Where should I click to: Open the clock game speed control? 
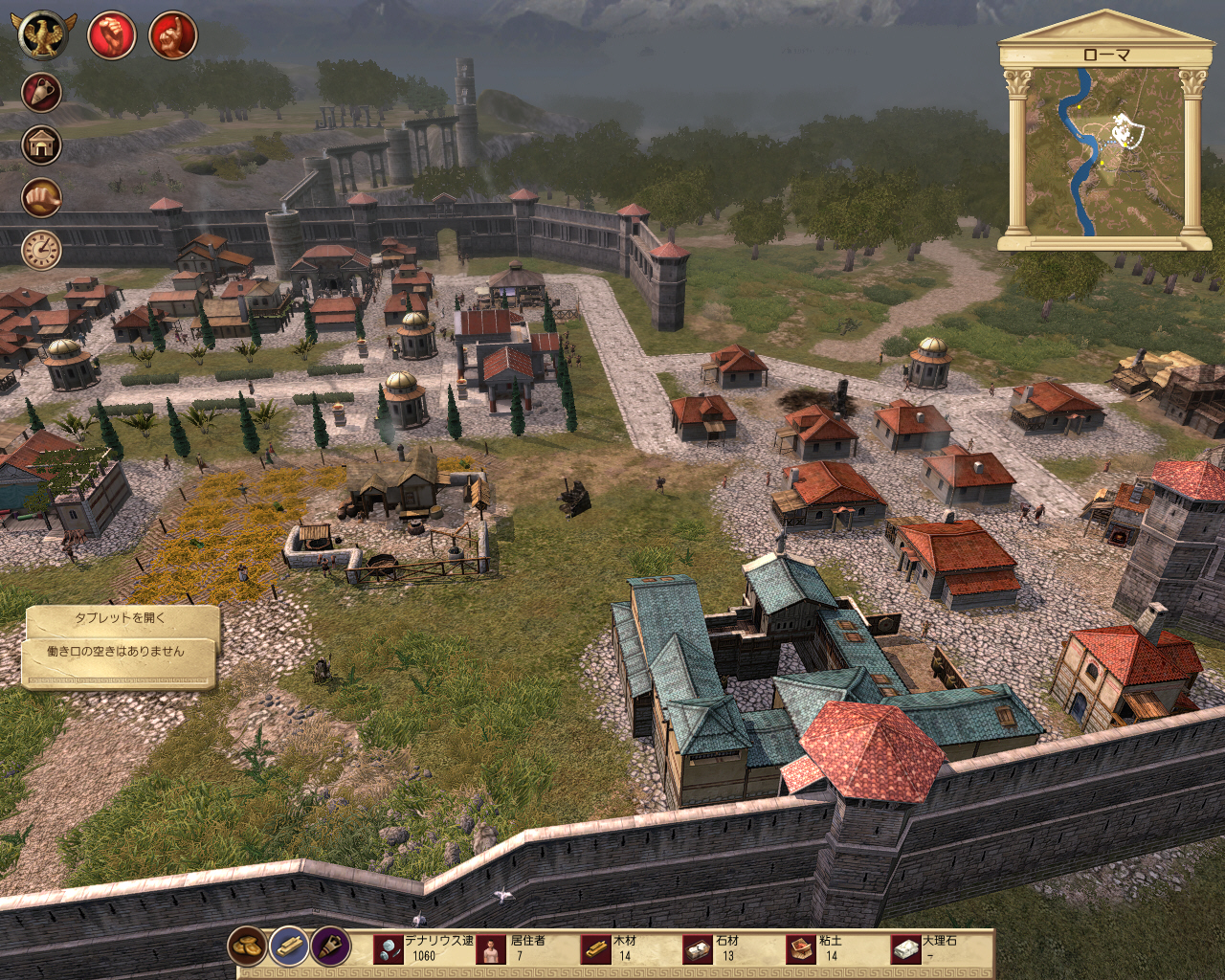(x=41, y=250)
